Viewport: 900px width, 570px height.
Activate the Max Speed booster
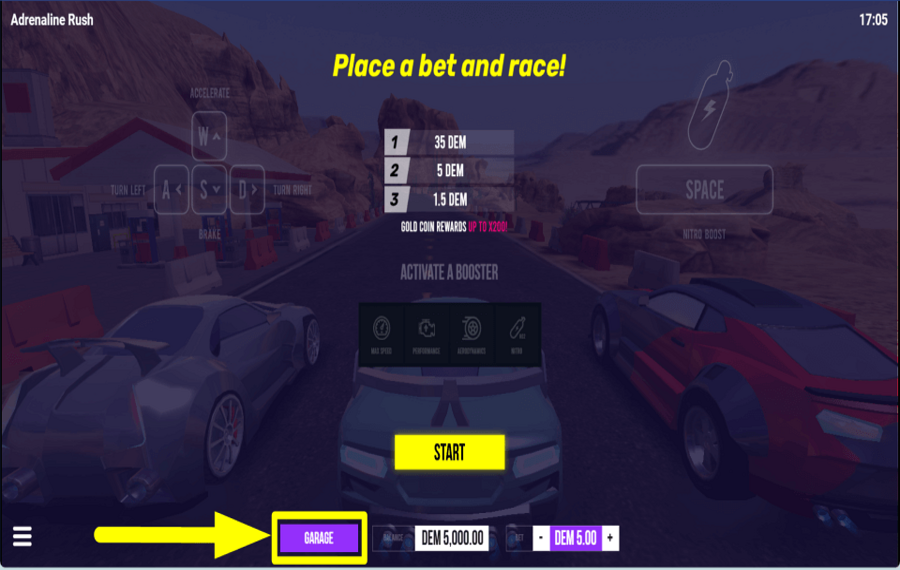click(382, 333)
